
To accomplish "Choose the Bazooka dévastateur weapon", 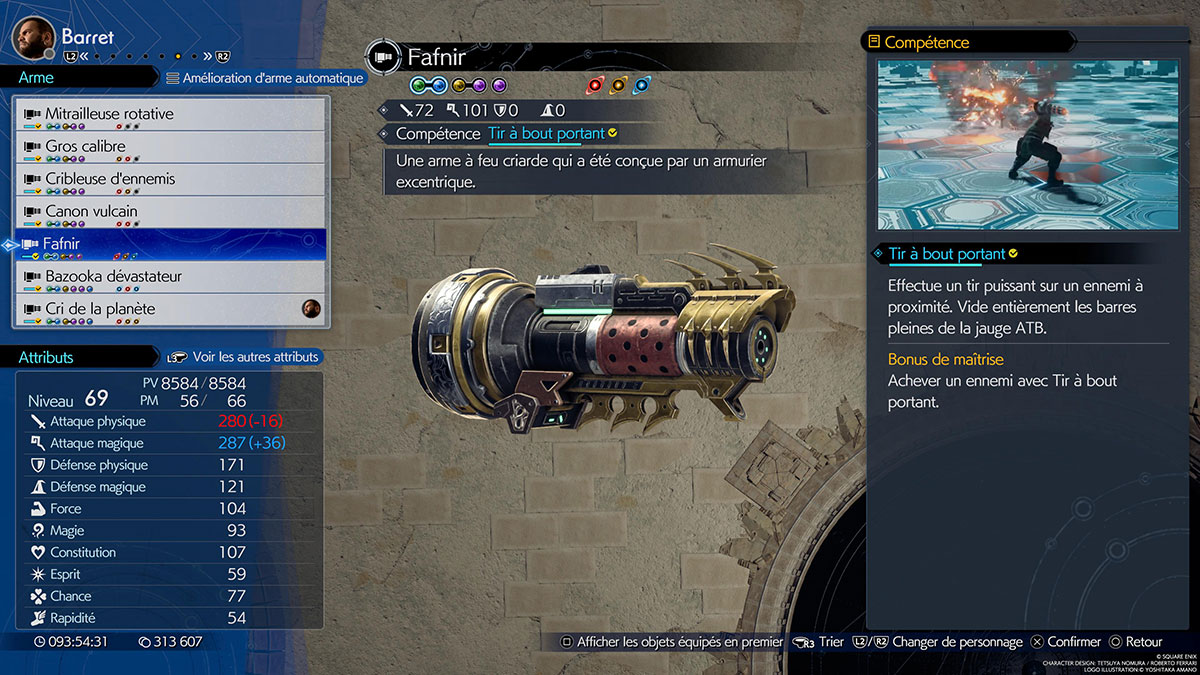I will click(x=170, y=277).
